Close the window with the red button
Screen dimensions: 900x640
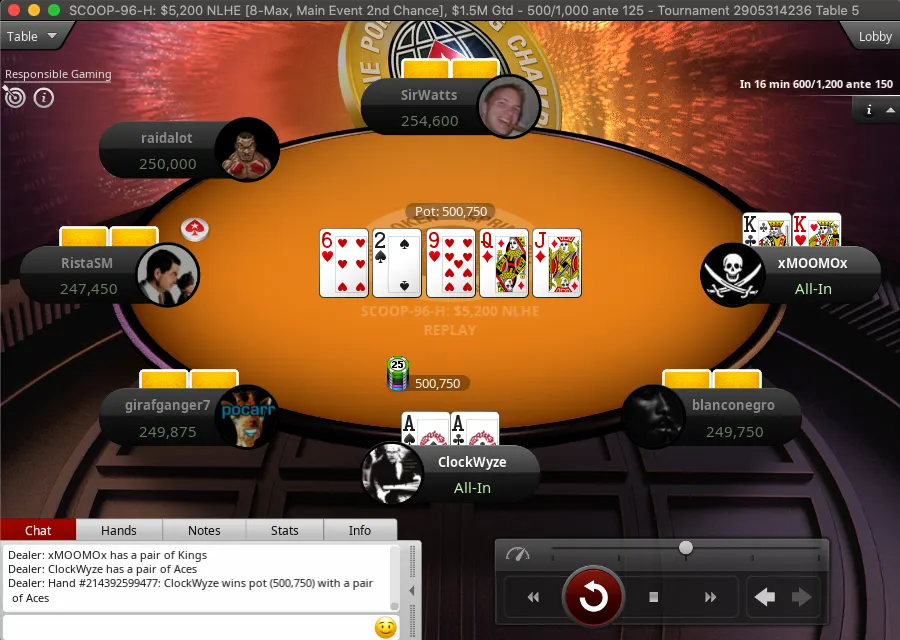point(13,9)
